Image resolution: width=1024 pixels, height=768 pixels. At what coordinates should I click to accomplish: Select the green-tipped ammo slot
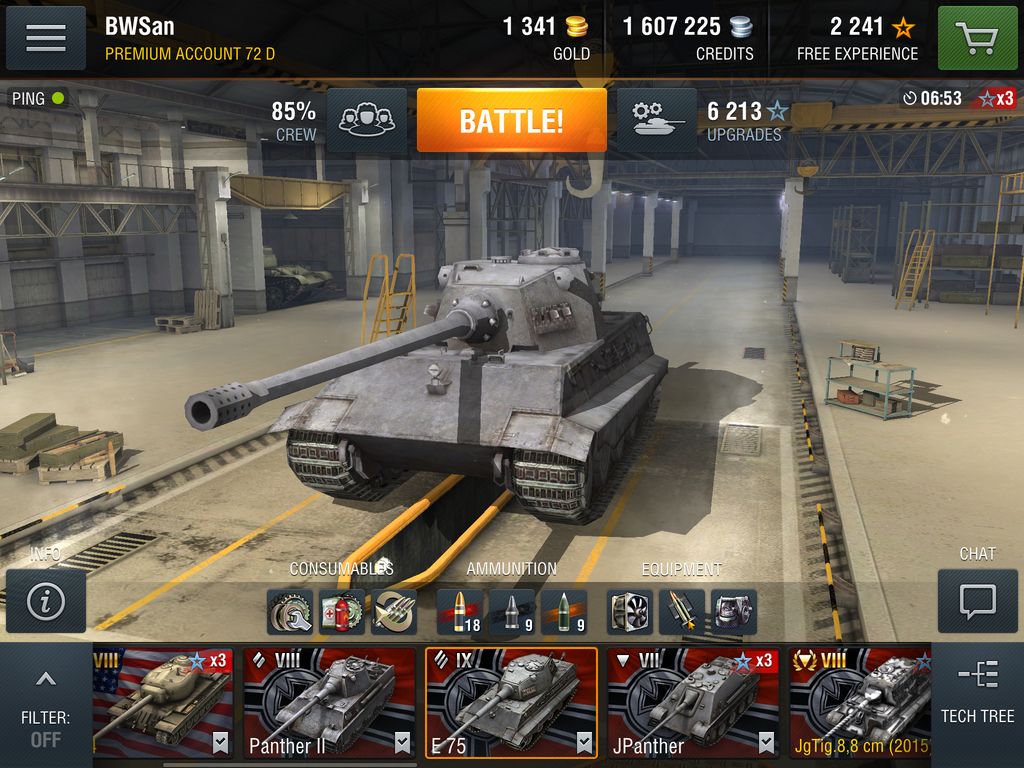point(564,611)
